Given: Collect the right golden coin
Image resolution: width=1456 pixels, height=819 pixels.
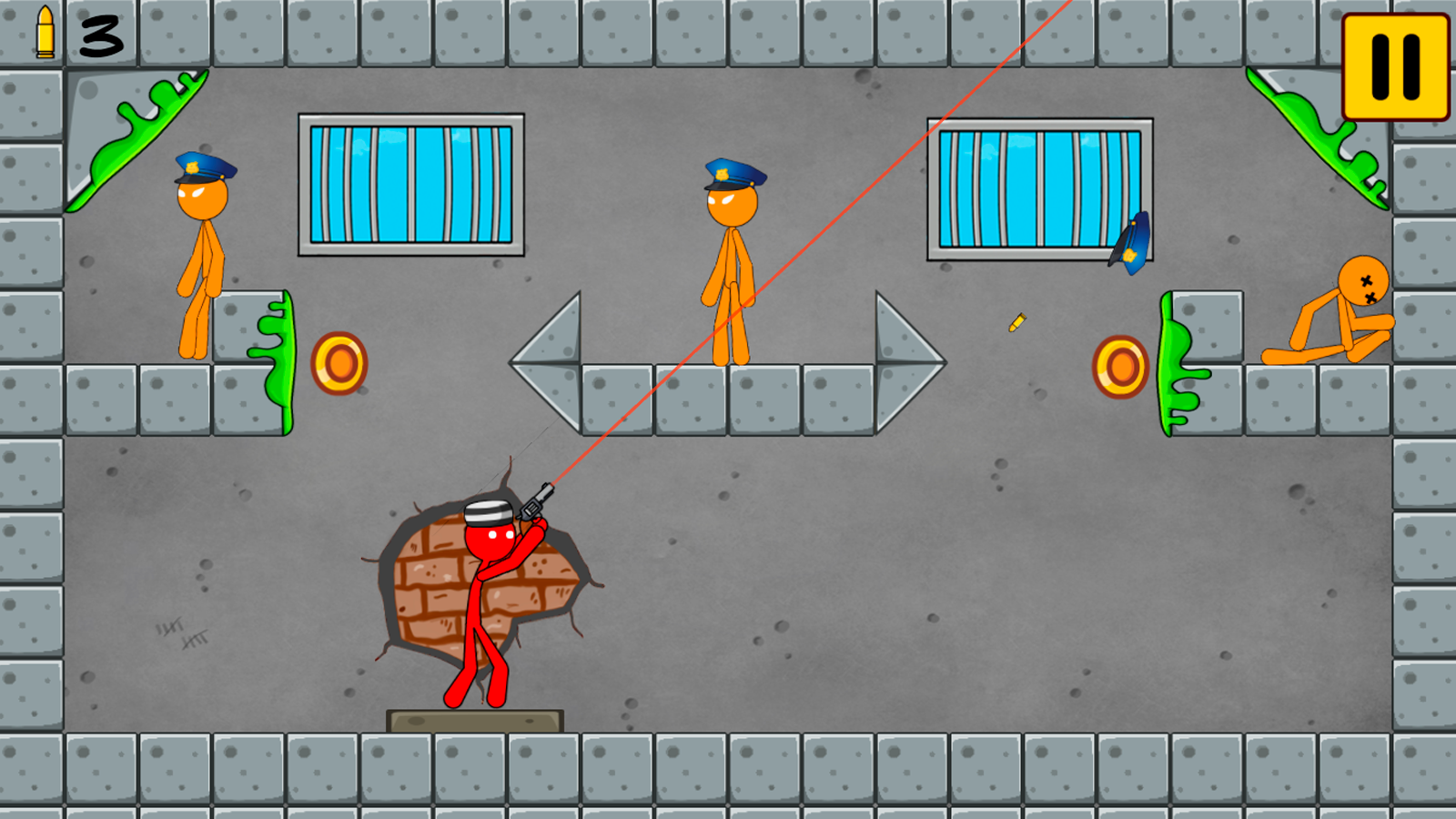Looking at the screenshot, I should [1121, 369].
